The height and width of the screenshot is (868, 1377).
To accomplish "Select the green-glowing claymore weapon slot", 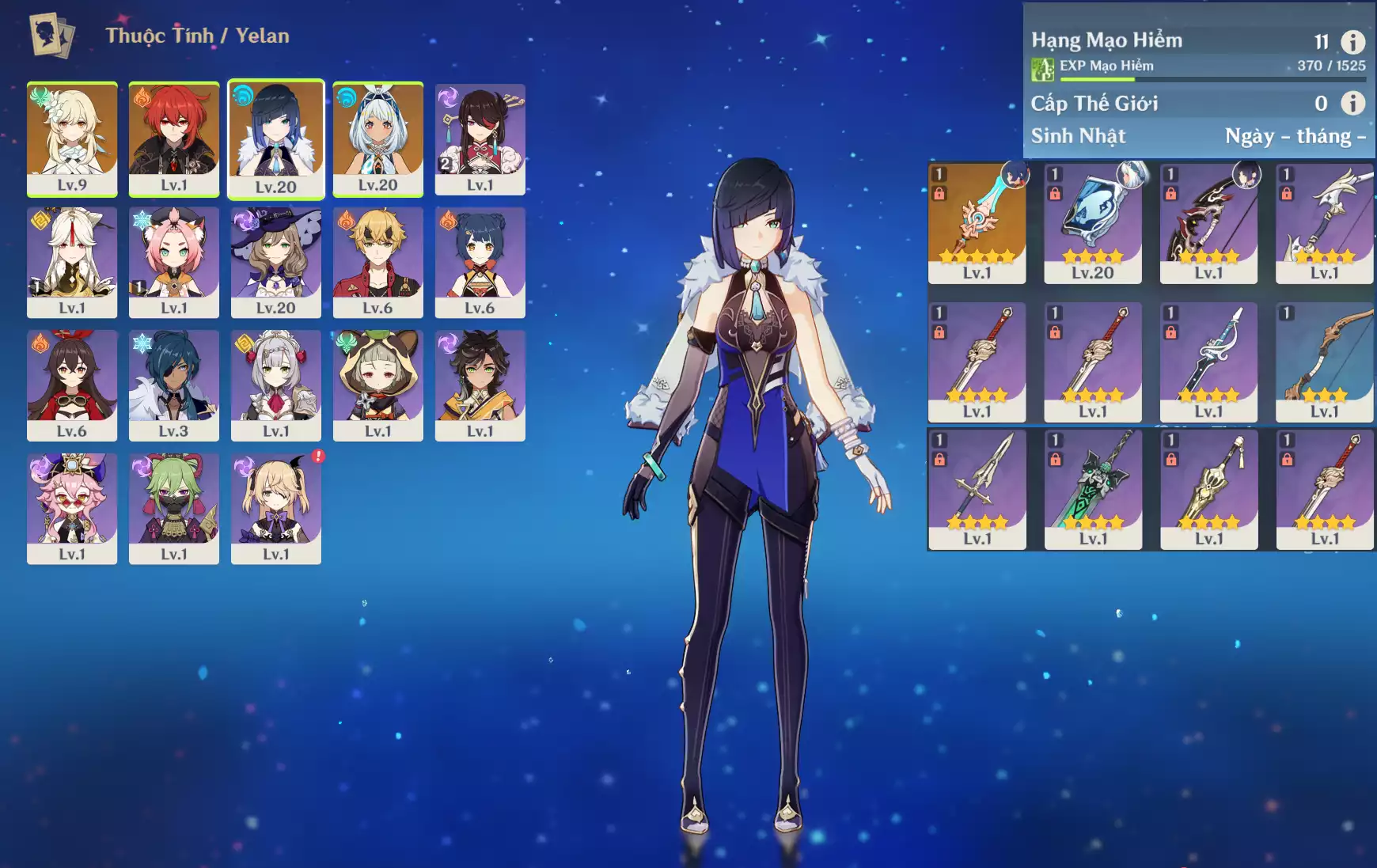I will [1093, 488].
